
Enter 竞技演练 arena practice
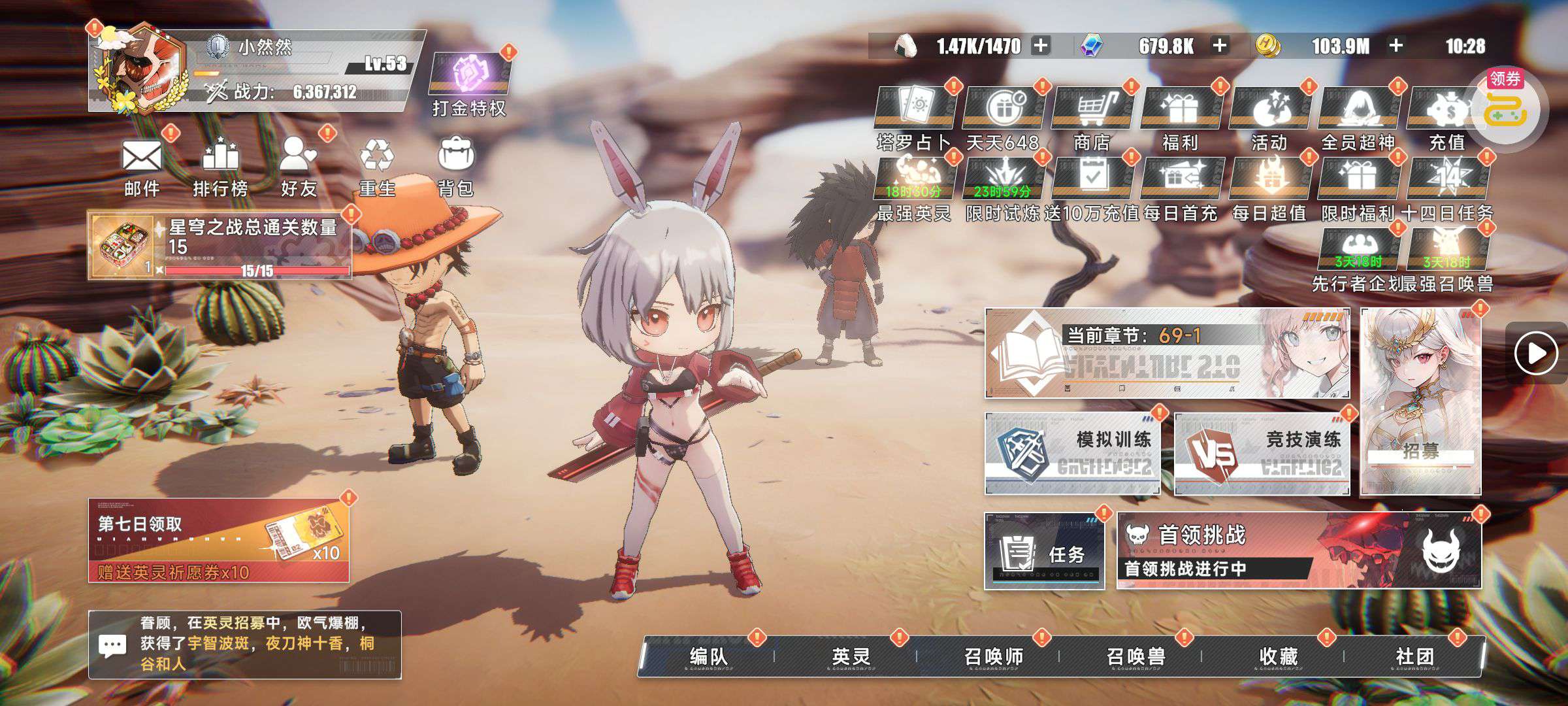(x=1262, y=453)
